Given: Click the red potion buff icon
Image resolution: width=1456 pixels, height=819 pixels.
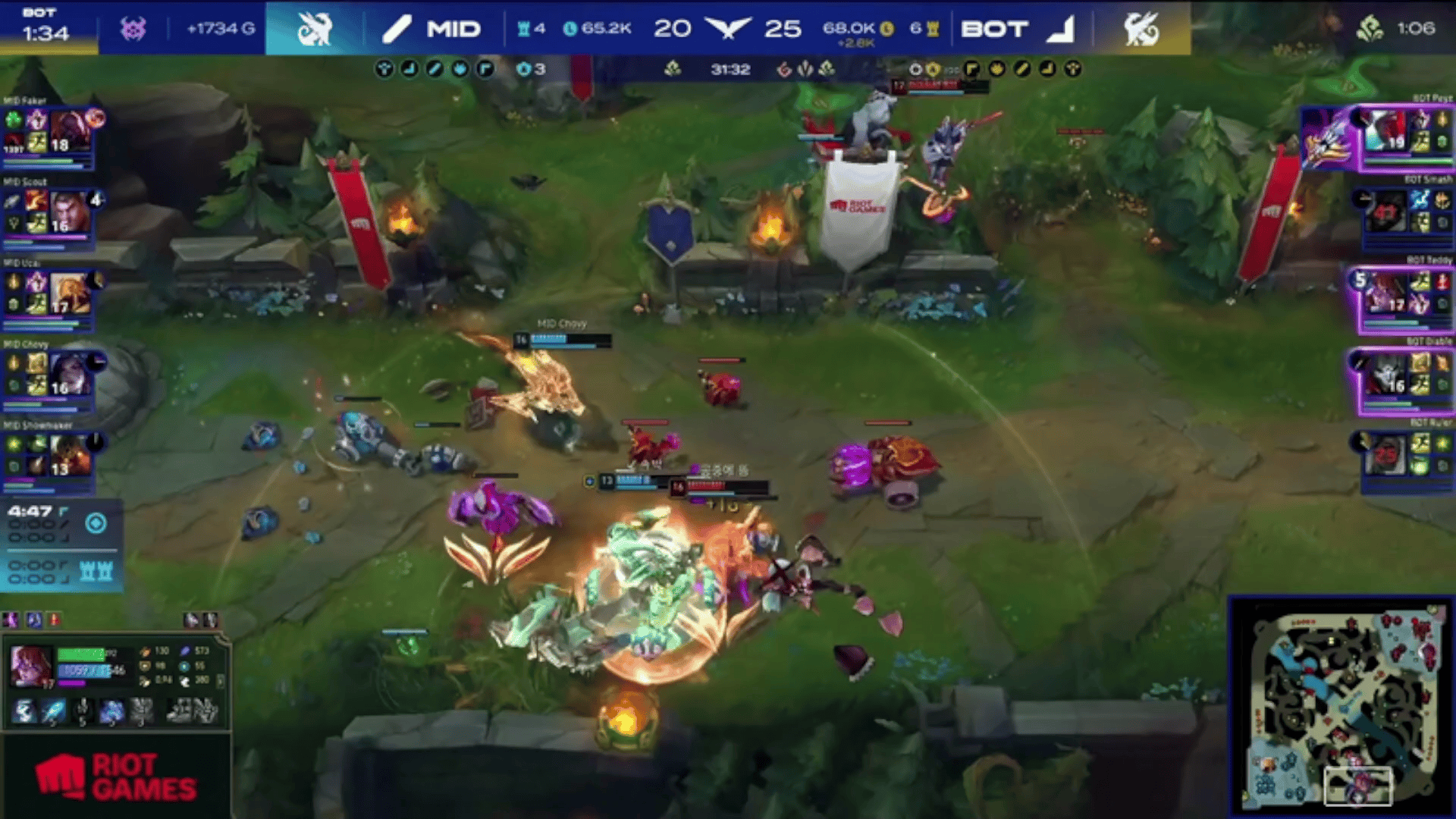Looking at the screenshot, I should 55,620.
